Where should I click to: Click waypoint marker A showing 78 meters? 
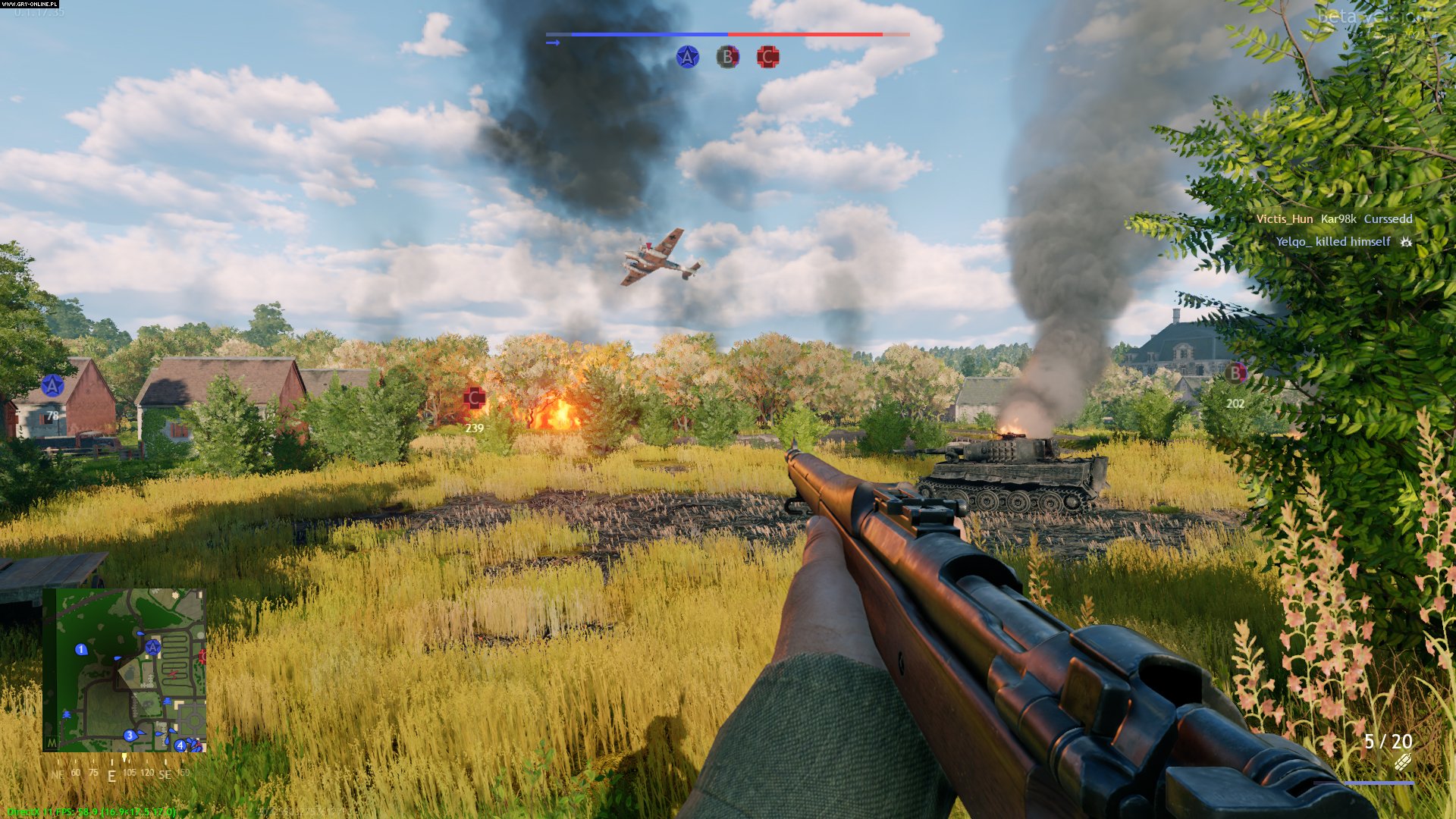[x=52, y=386]
